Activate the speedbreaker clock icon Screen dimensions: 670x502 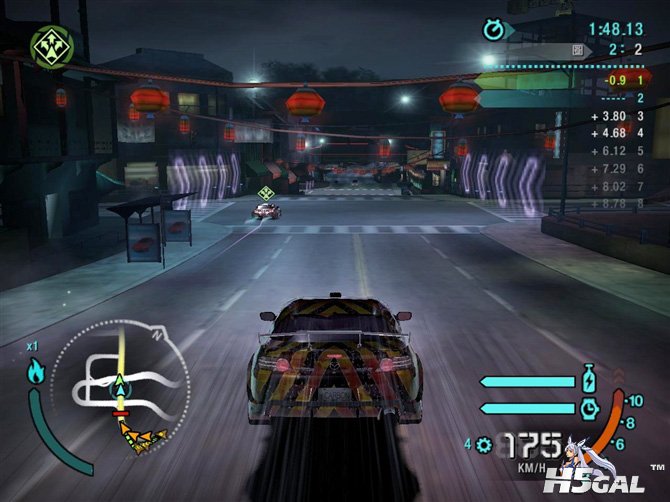[x=588, y=407]
